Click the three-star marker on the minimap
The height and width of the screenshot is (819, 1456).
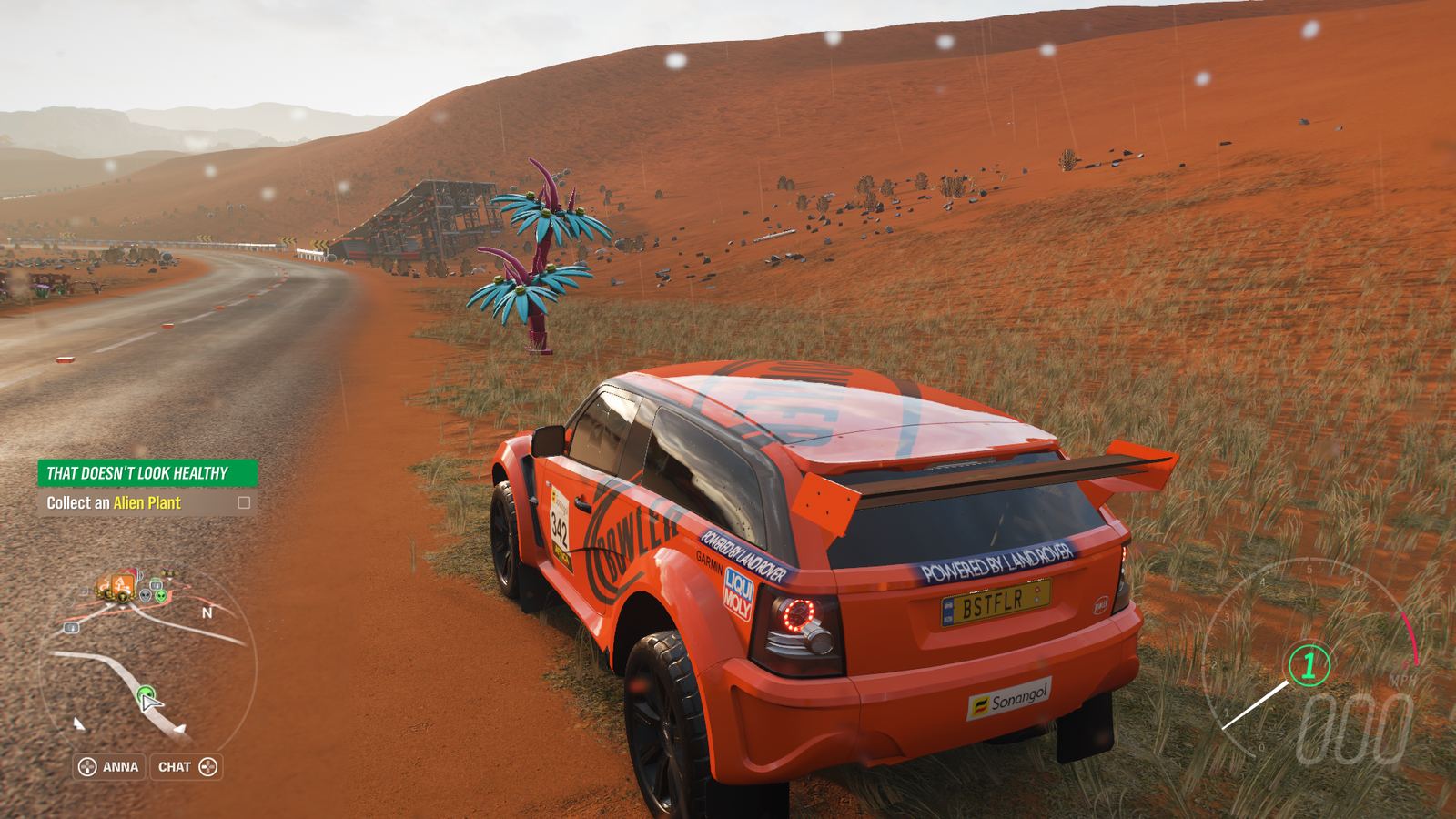pos(168,574)
